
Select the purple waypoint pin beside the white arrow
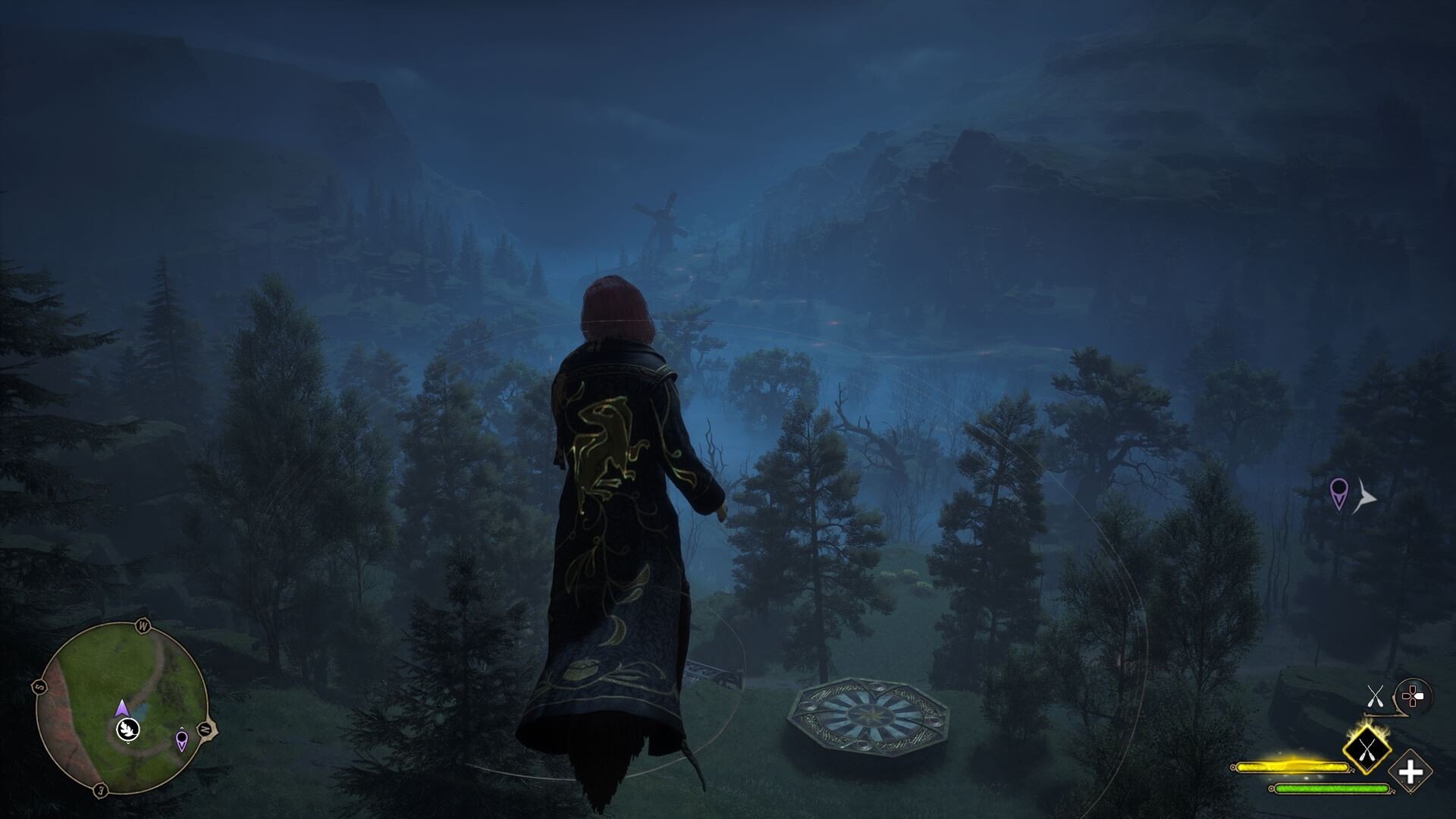pyautogui.click(x=1340, y=493)
